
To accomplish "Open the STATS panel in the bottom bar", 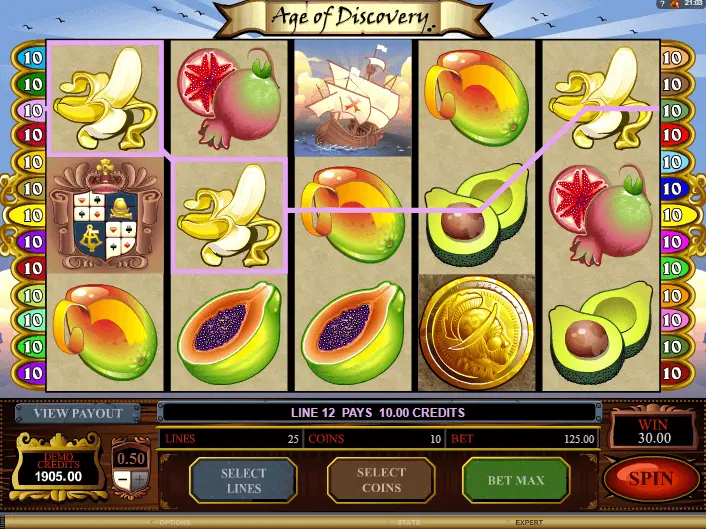I will (407, 522).
